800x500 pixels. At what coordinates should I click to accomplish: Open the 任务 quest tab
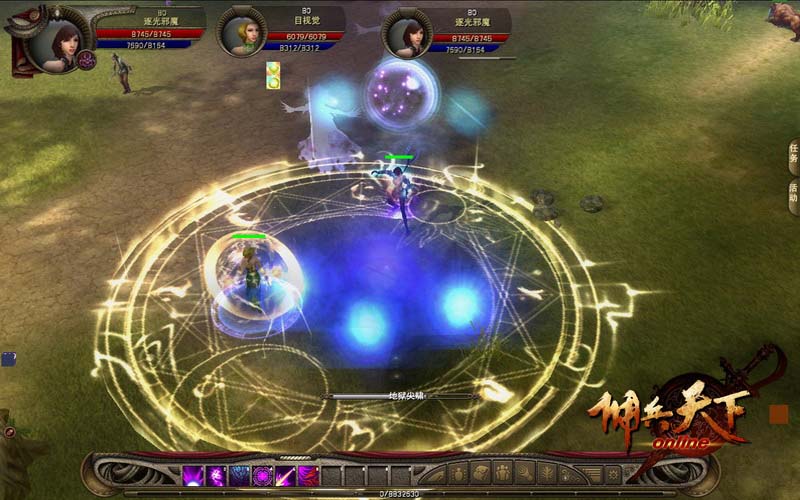792,158
